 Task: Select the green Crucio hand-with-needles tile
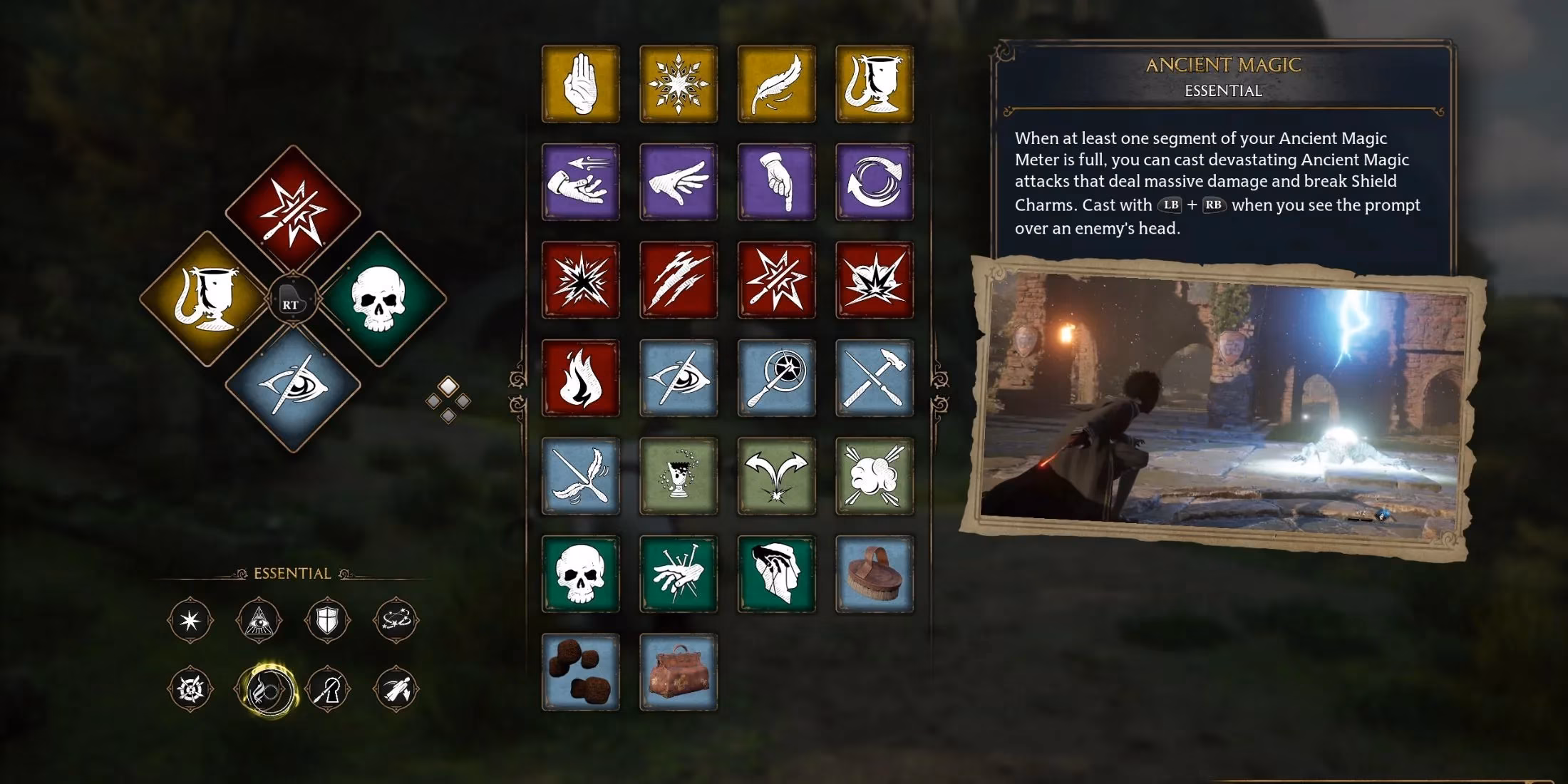(679, 574)
